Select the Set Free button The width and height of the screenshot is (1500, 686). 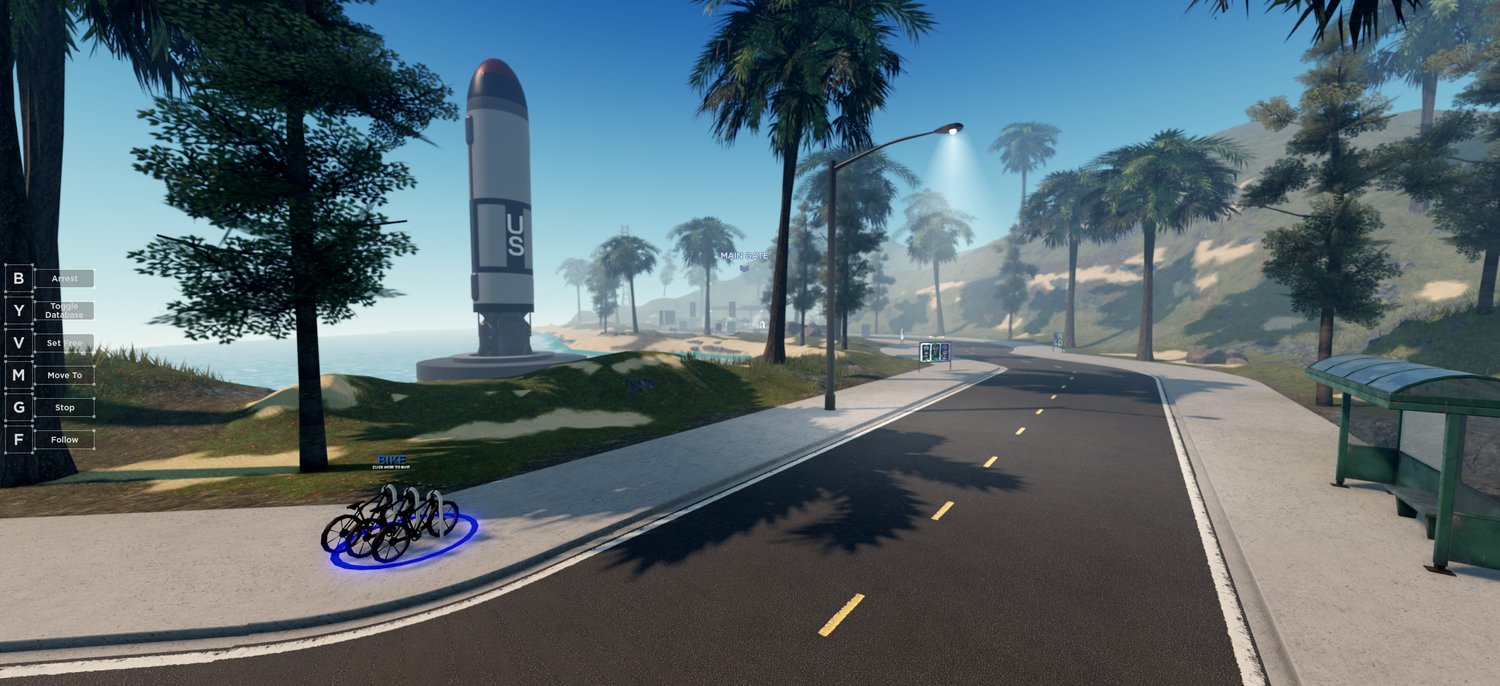click(64, 343)
